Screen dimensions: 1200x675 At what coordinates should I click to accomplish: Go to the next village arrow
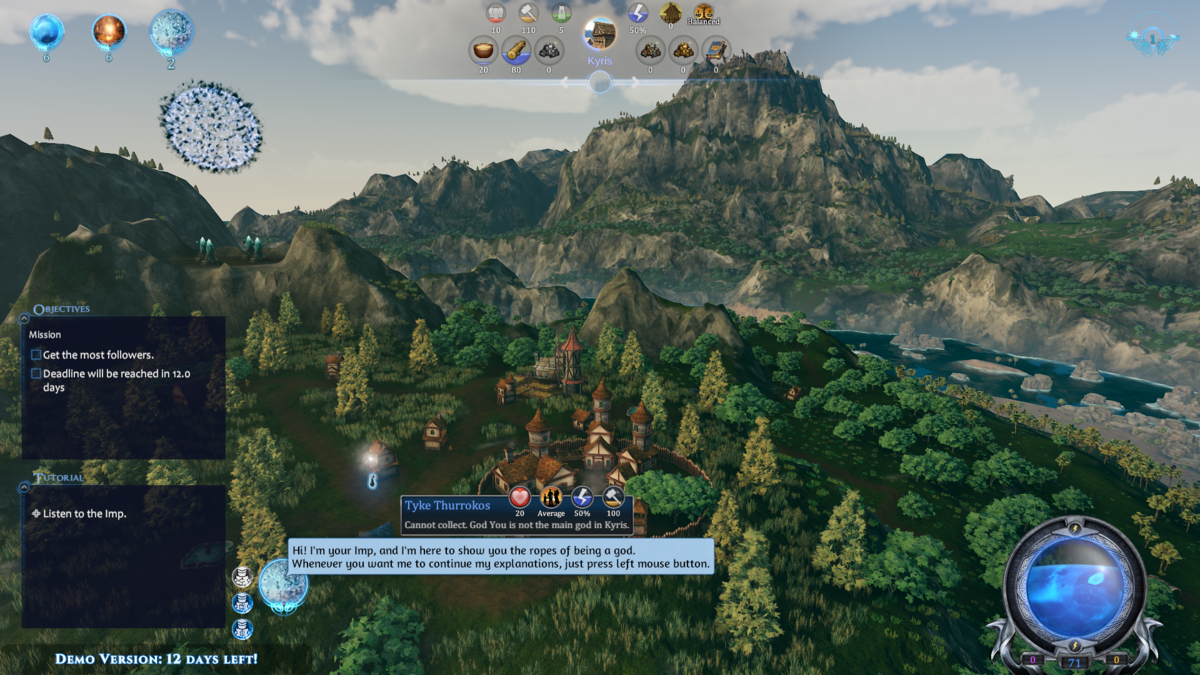point(634,84)
